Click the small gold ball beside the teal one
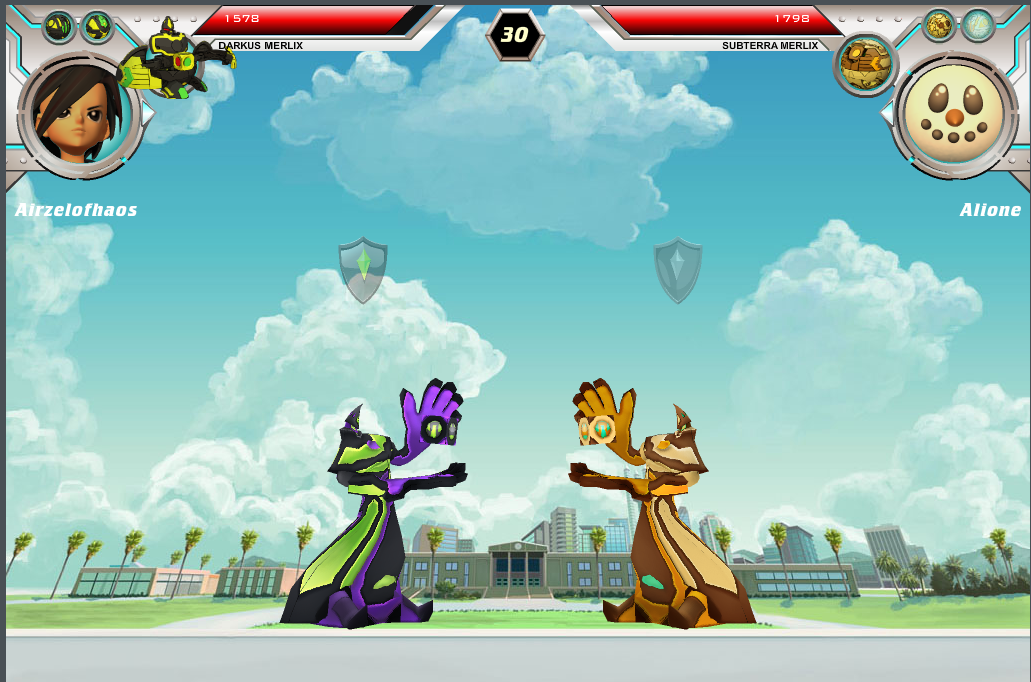Screen dimensions: 1031x682 tap(939, 25)
